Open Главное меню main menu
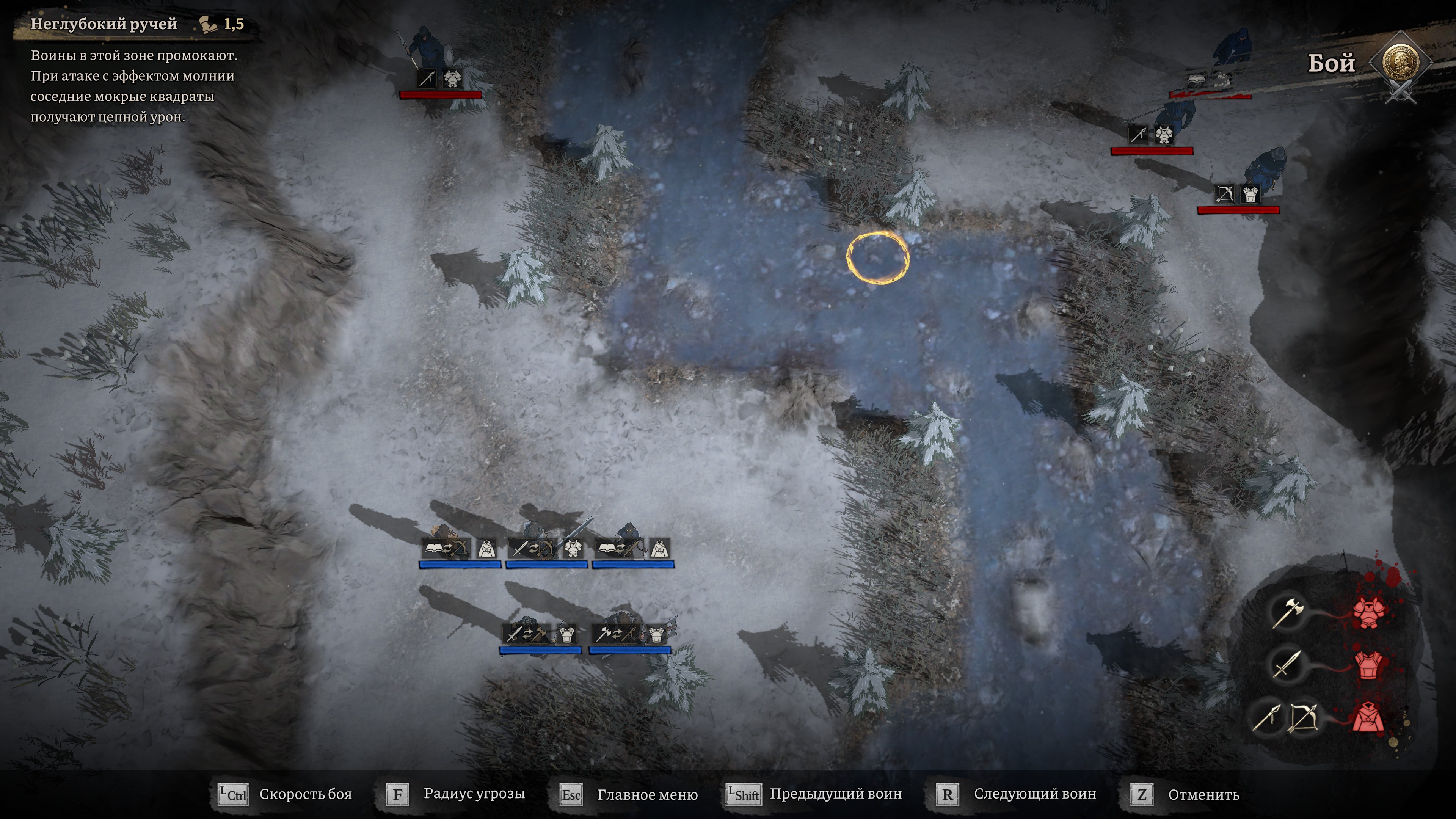Image resolution: width=1456 pixels, height=819 pixels. 647,795
